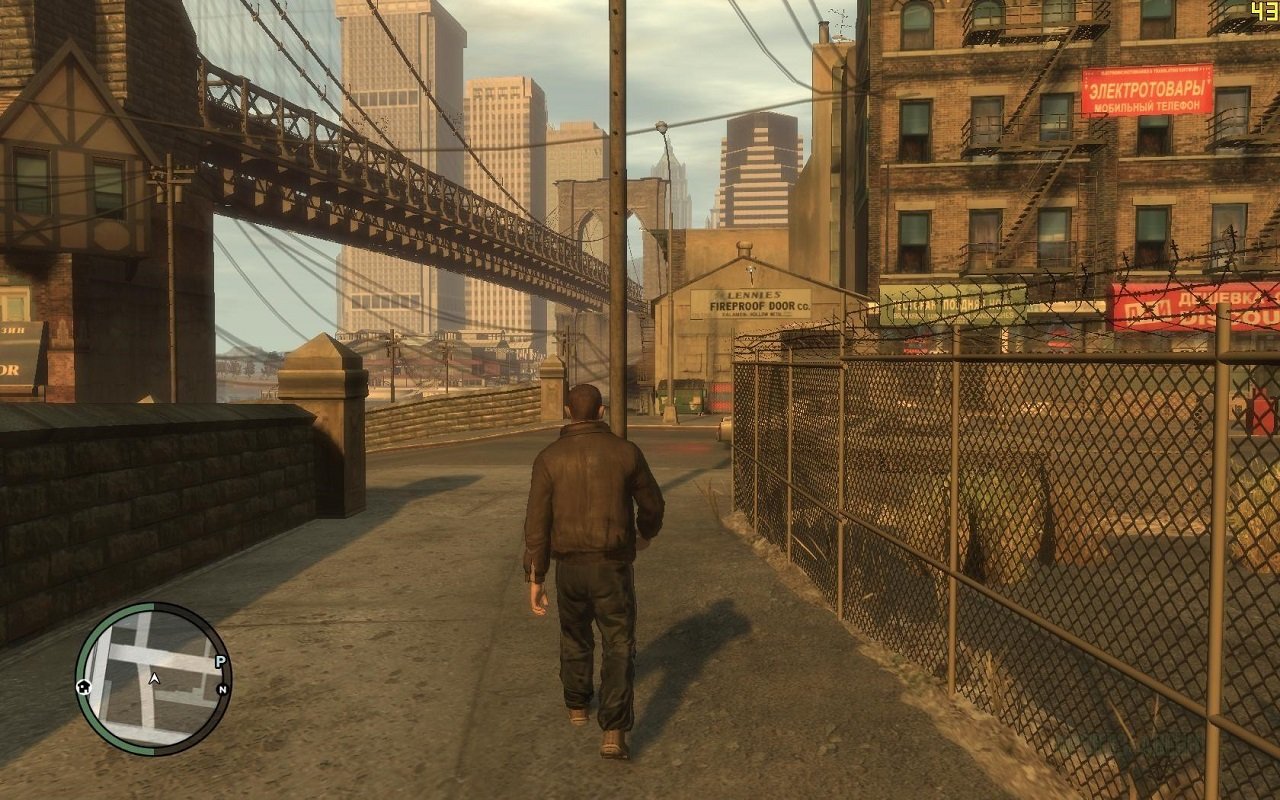This screenshot has width=1280, height=800.
Task: Click the "N" north indicator on the radar edge
Action: (x=224, y=689)
